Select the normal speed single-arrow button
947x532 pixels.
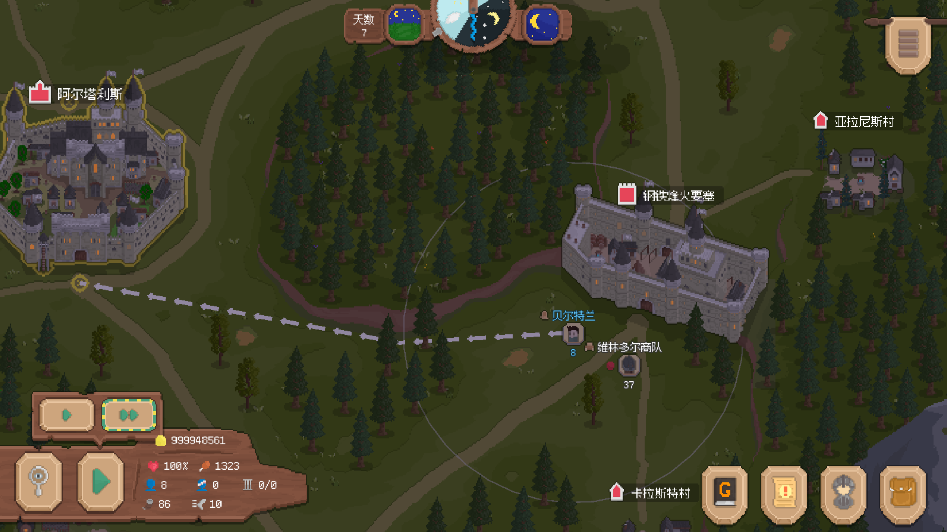click(x=66, y=414)
